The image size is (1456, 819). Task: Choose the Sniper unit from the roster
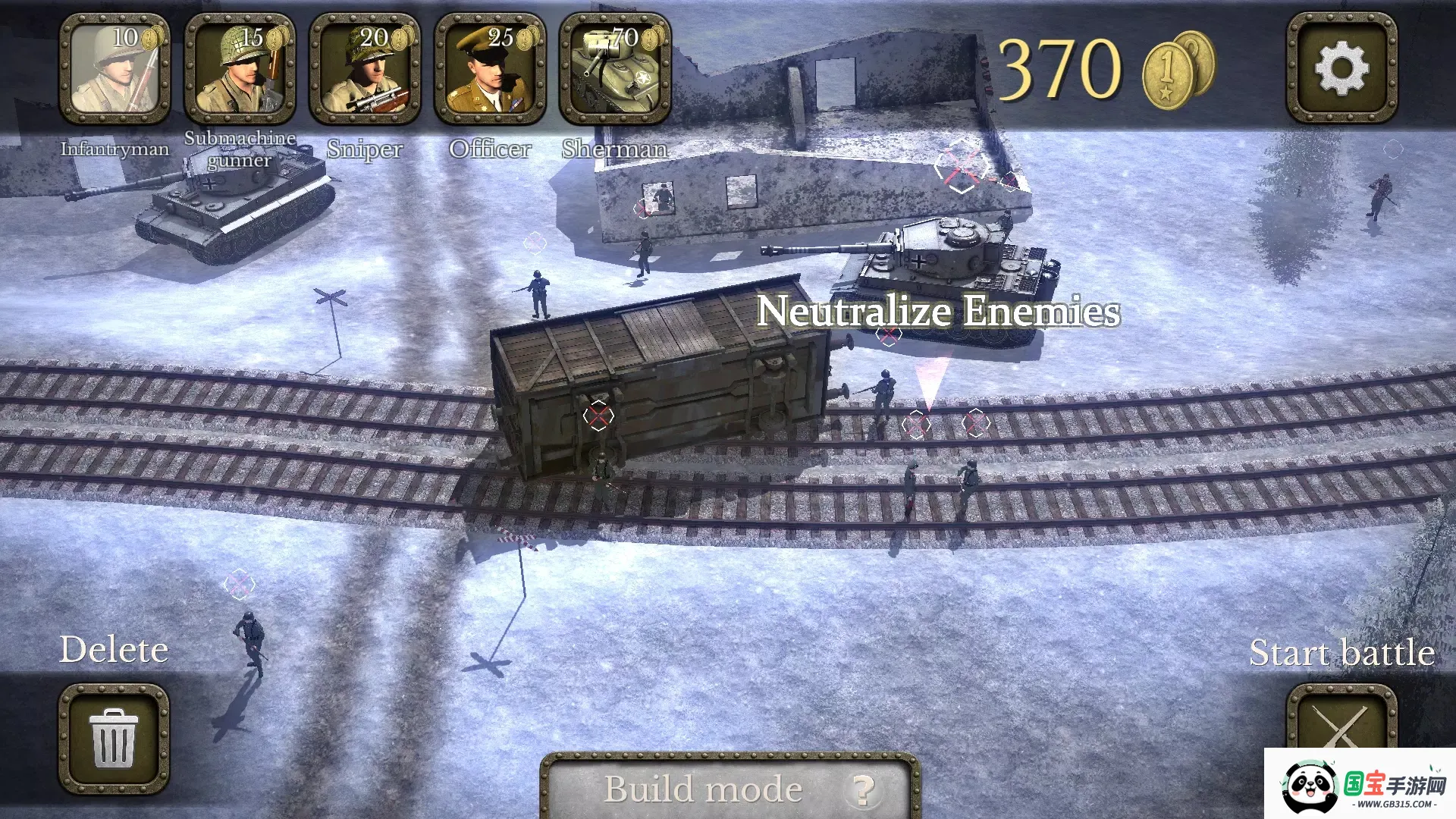coord(366,68)
